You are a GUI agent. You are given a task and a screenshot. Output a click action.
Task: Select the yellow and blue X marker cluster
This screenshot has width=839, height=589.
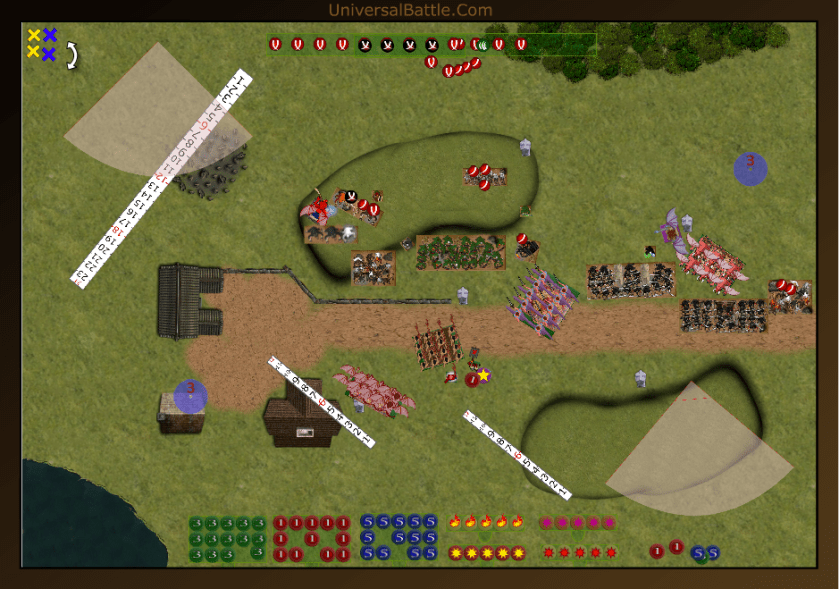[42, 43]
